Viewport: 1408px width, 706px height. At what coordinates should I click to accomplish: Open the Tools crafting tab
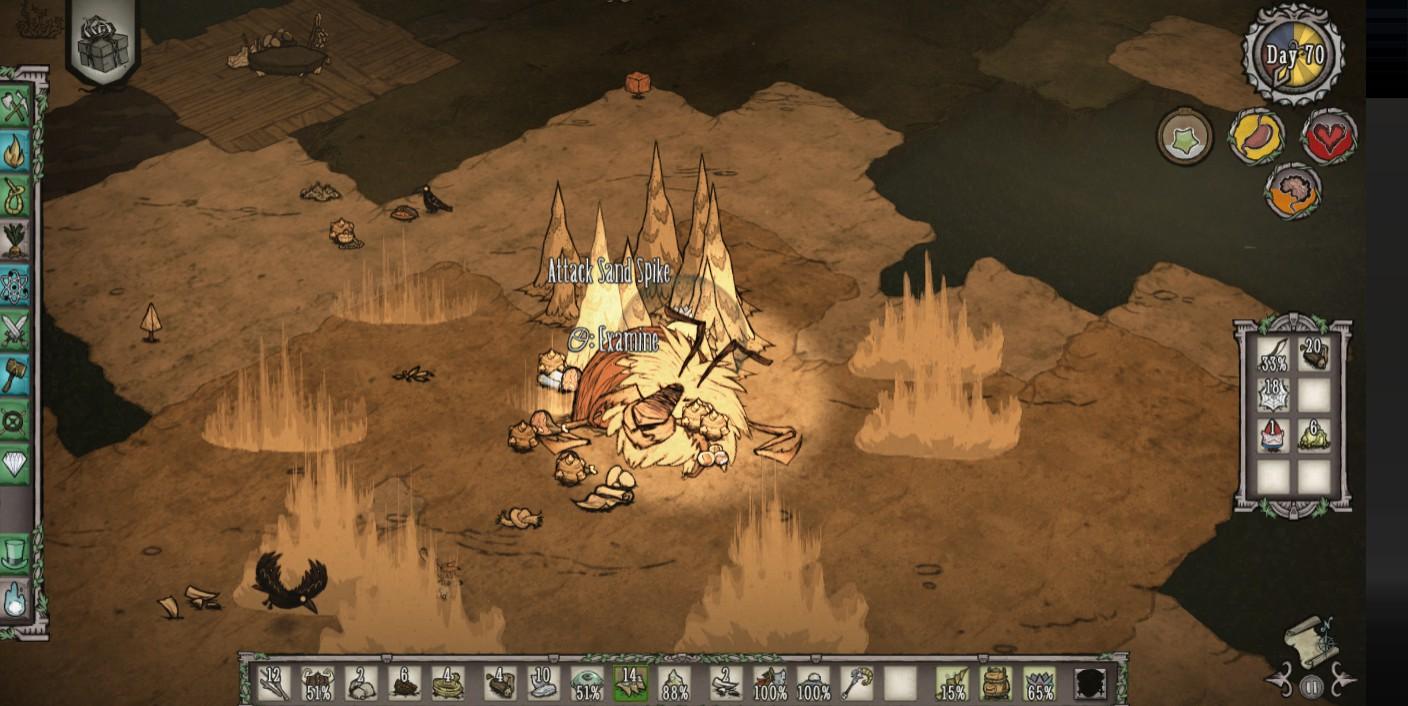(x=15, y=106)
